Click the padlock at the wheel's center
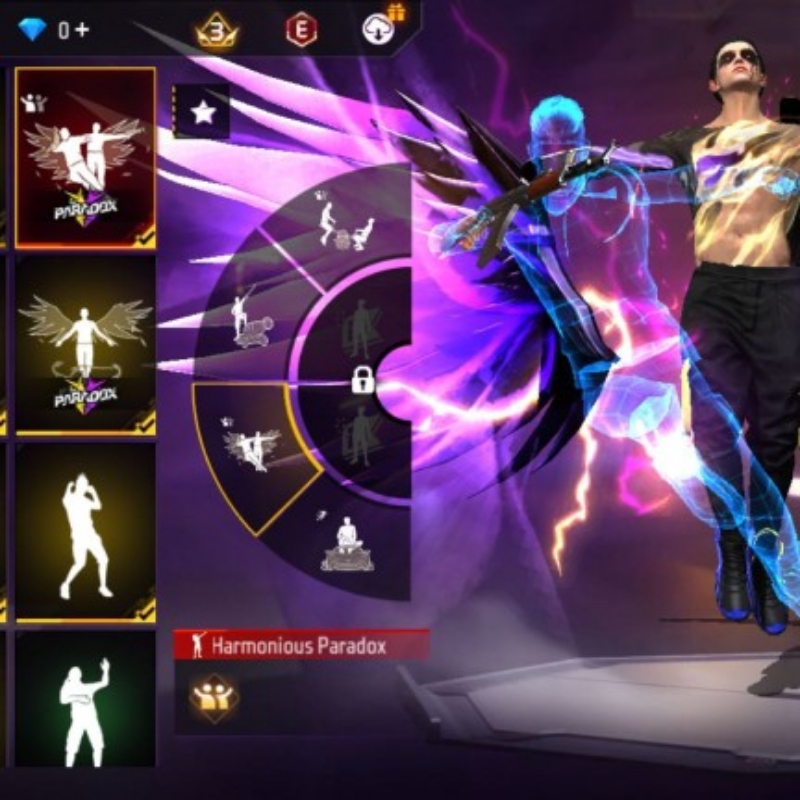The image size is (800, 800). tap(362, 380)
